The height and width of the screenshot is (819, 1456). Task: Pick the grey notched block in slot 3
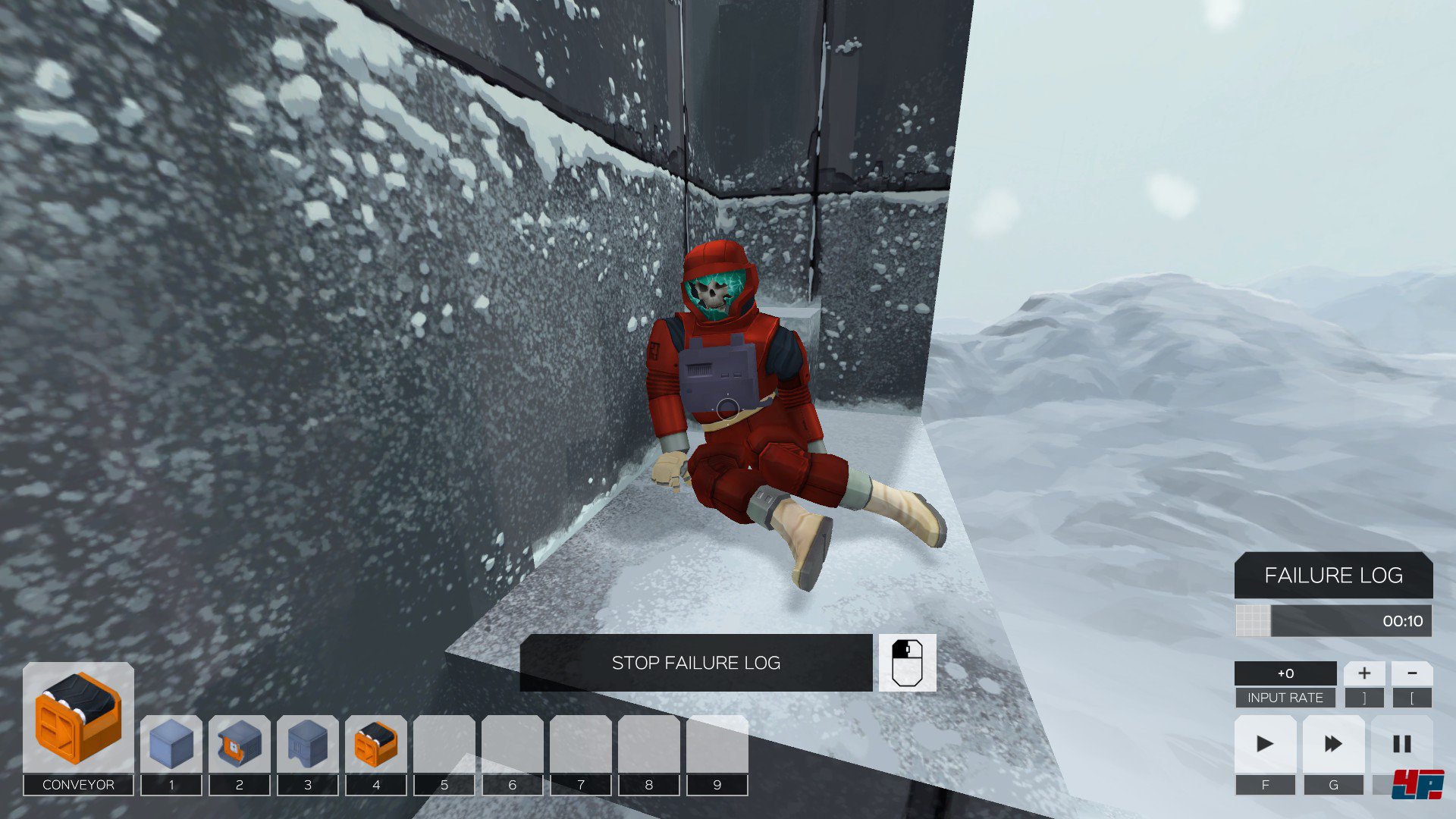(308, 744)
